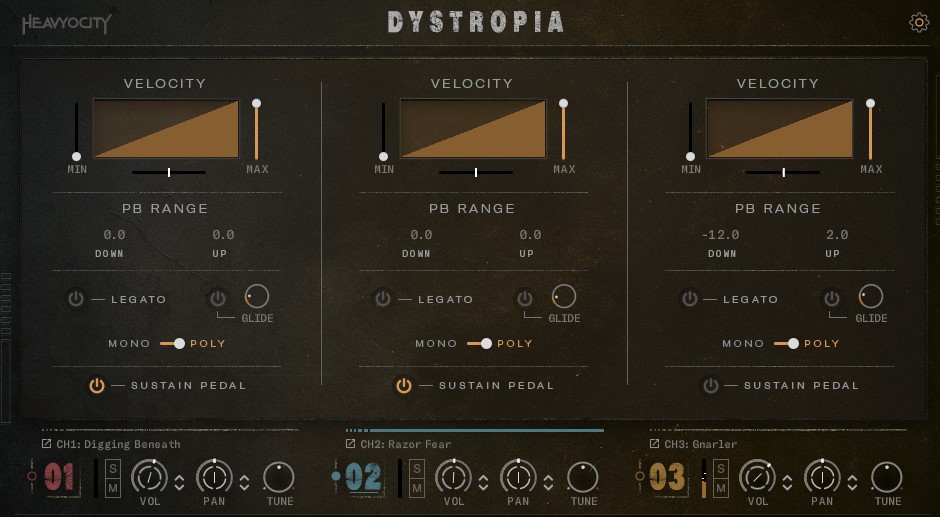Mute channel 02 with the M button
The image size is (940, 517).
[x=417, y=488]
